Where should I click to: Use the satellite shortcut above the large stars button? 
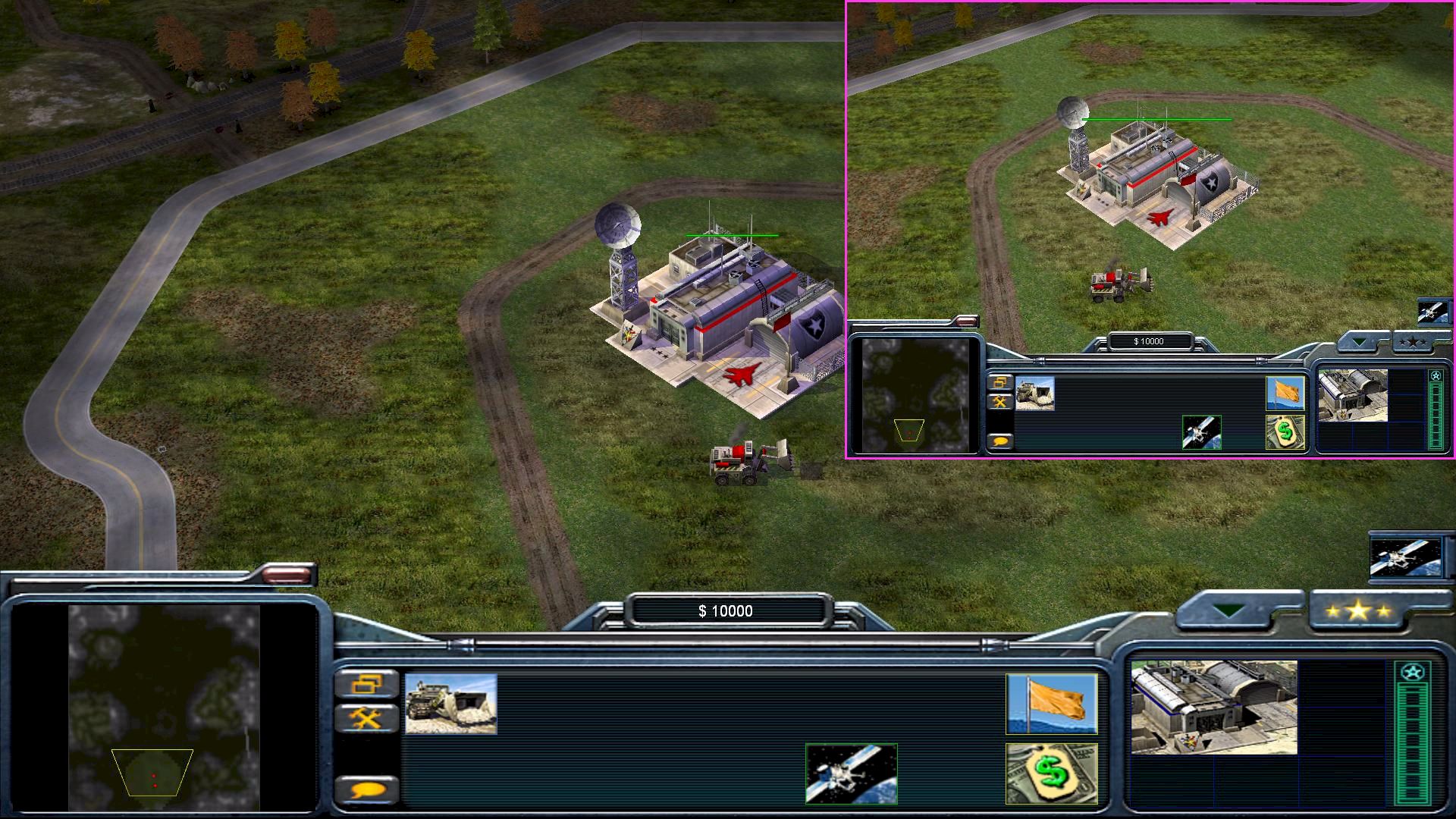click(1405, 557)
